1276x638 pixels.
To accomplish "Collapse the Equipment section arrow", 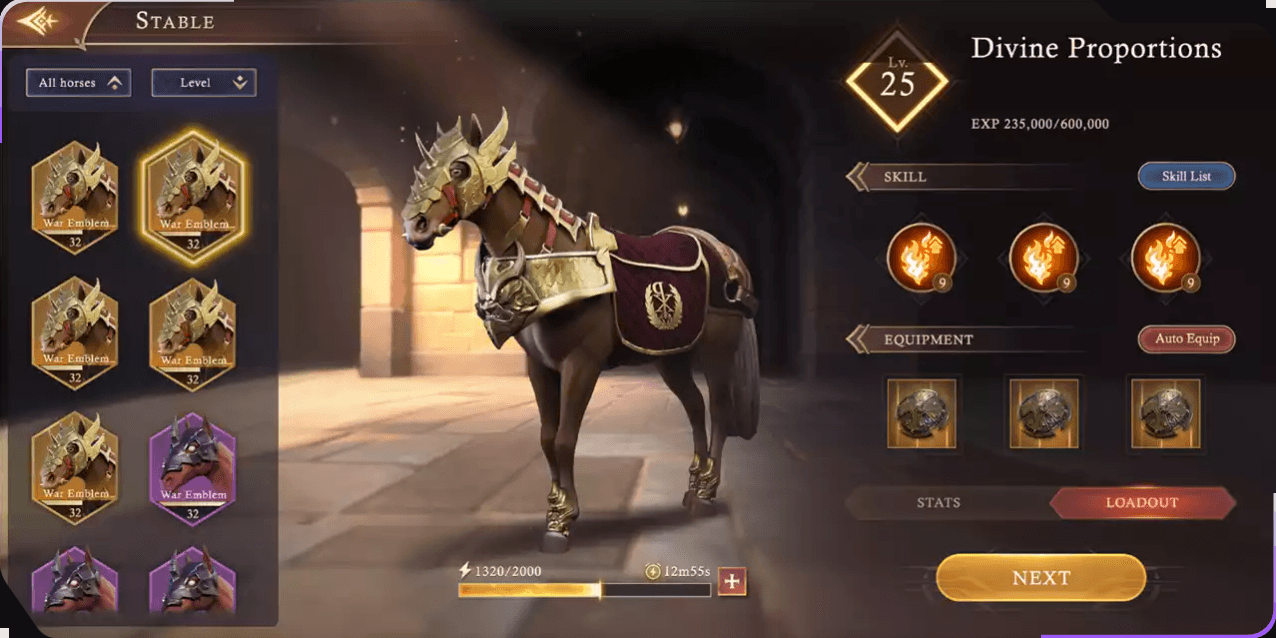I will [x=858, y=339].
